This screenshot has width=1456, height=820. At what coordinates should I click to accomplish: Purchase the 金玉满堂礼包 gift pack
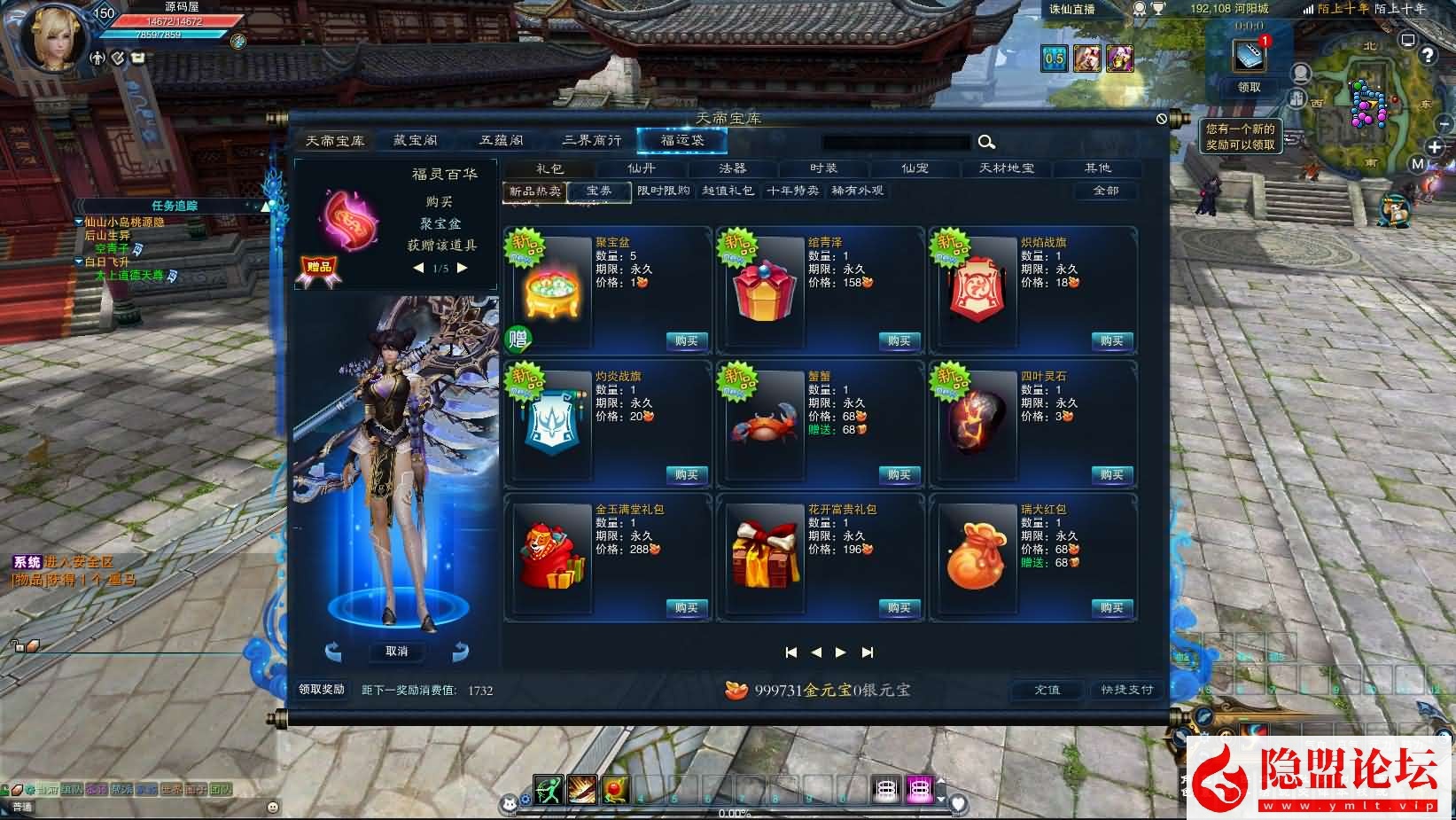point(686,608)
